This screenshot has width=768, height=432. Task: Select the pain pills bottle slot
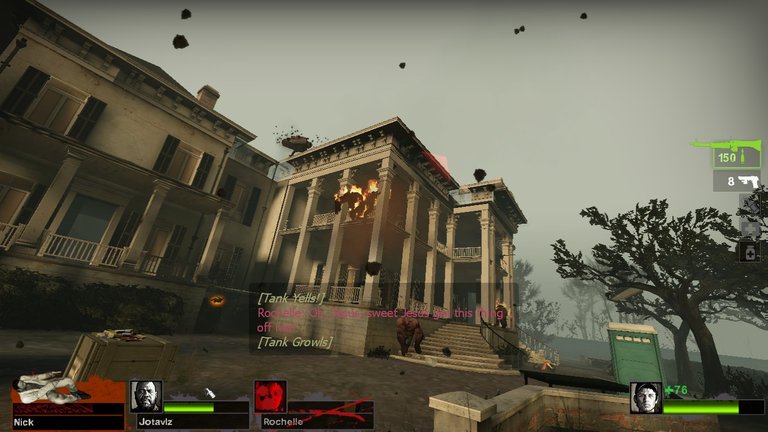tap(751, 253)
